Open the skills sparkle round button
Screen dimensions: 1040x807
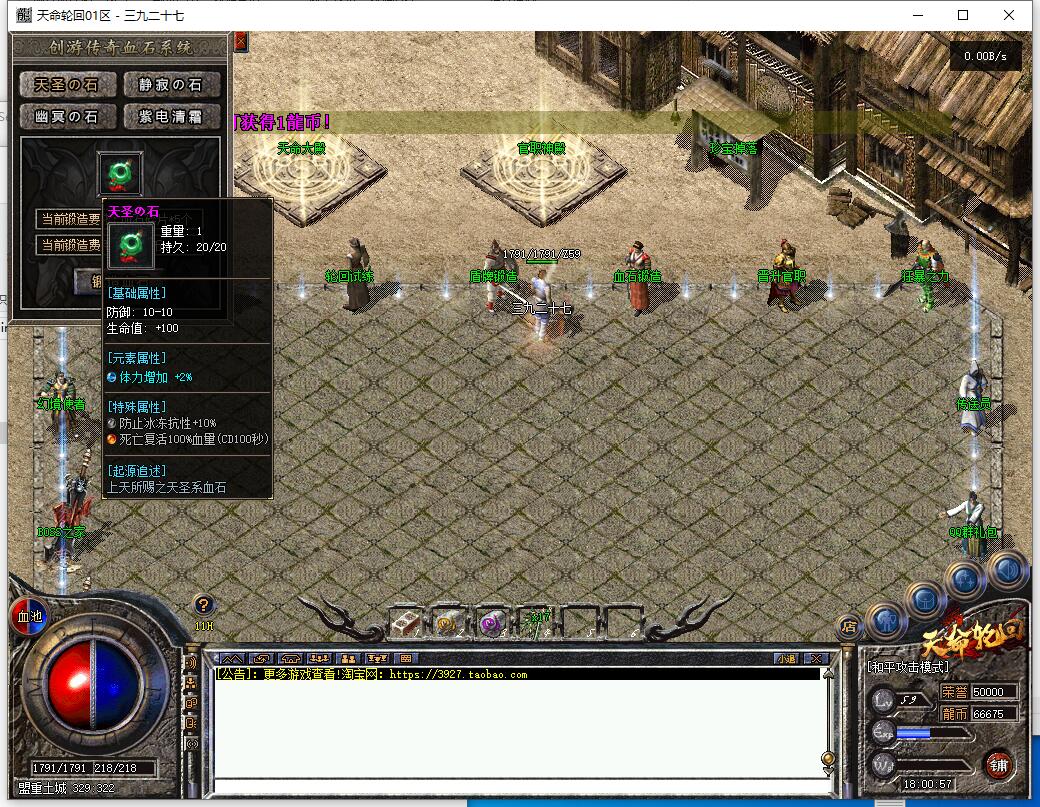pyautogui.click(x=965, y=579)
